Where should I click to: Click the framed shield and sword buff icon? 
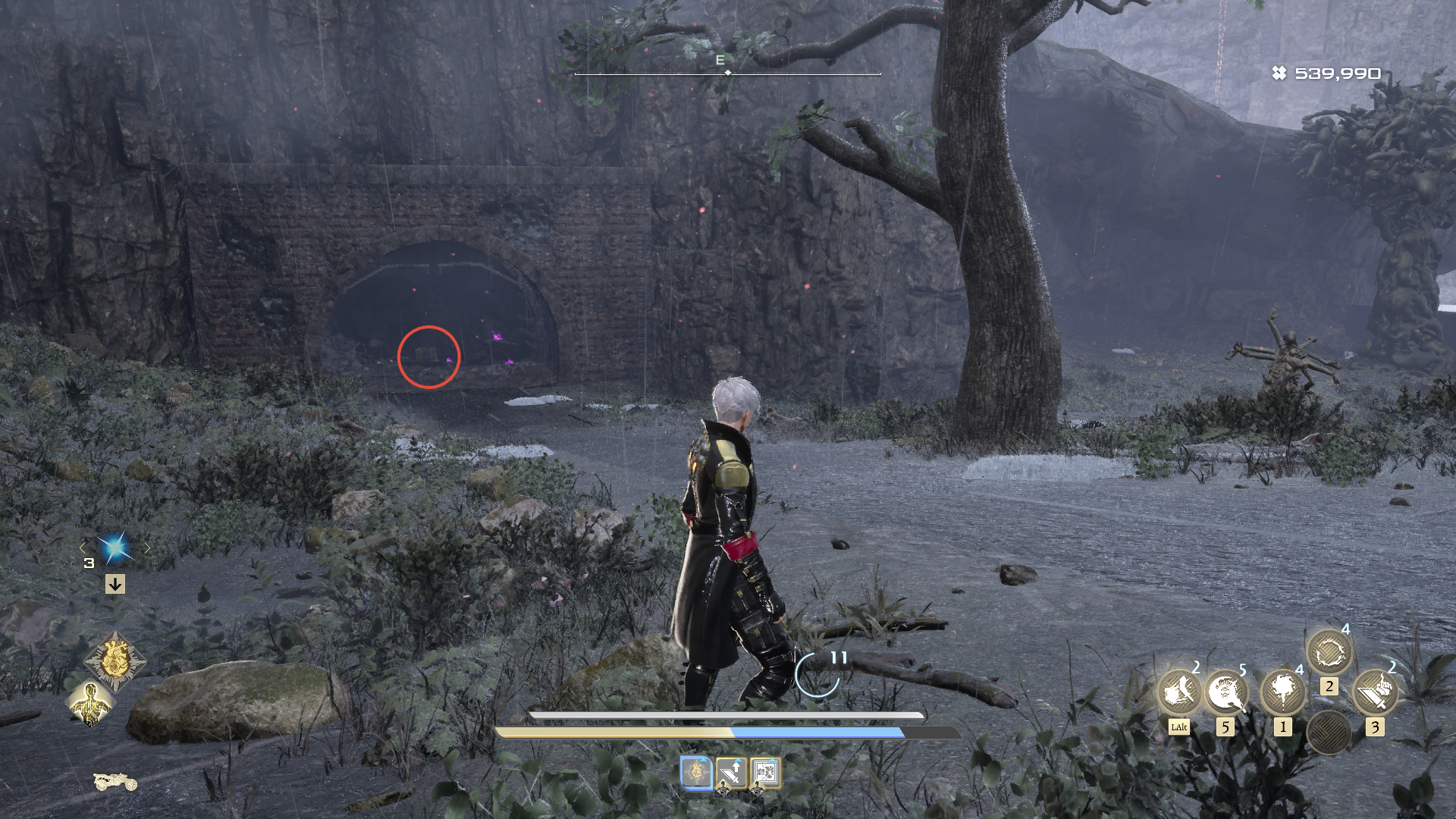coord(765,773)
